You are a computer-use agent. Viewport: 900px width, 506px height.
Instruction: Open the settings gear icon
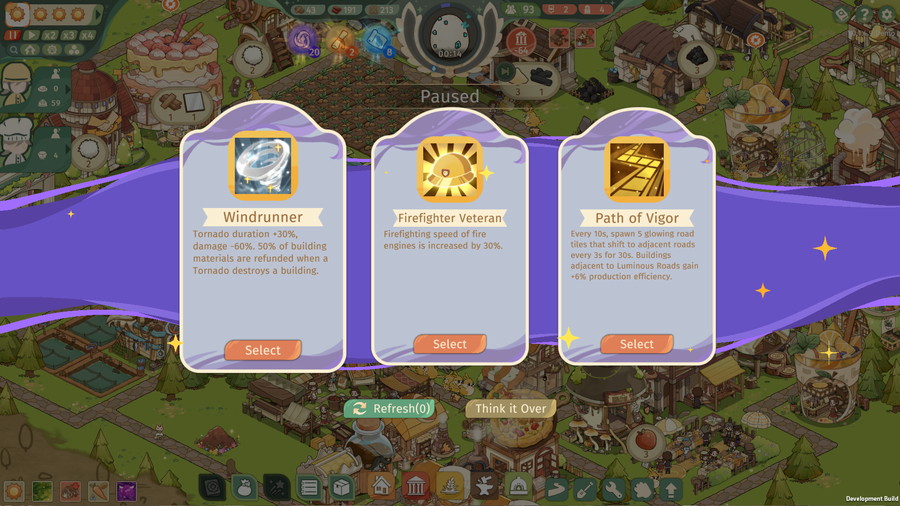tap(885, 15)
